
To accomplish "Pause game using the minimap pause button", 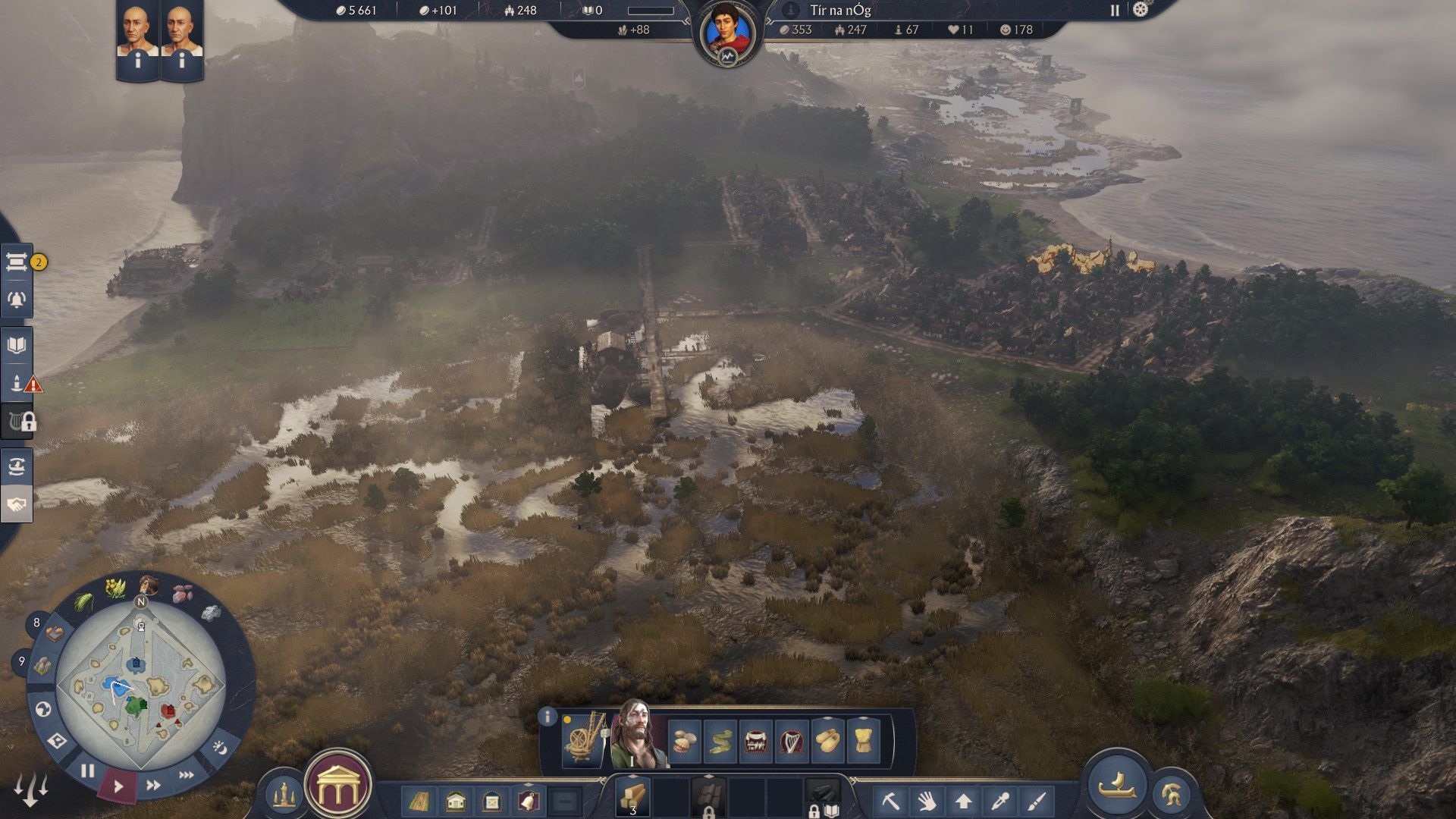I will pos(88,771).
